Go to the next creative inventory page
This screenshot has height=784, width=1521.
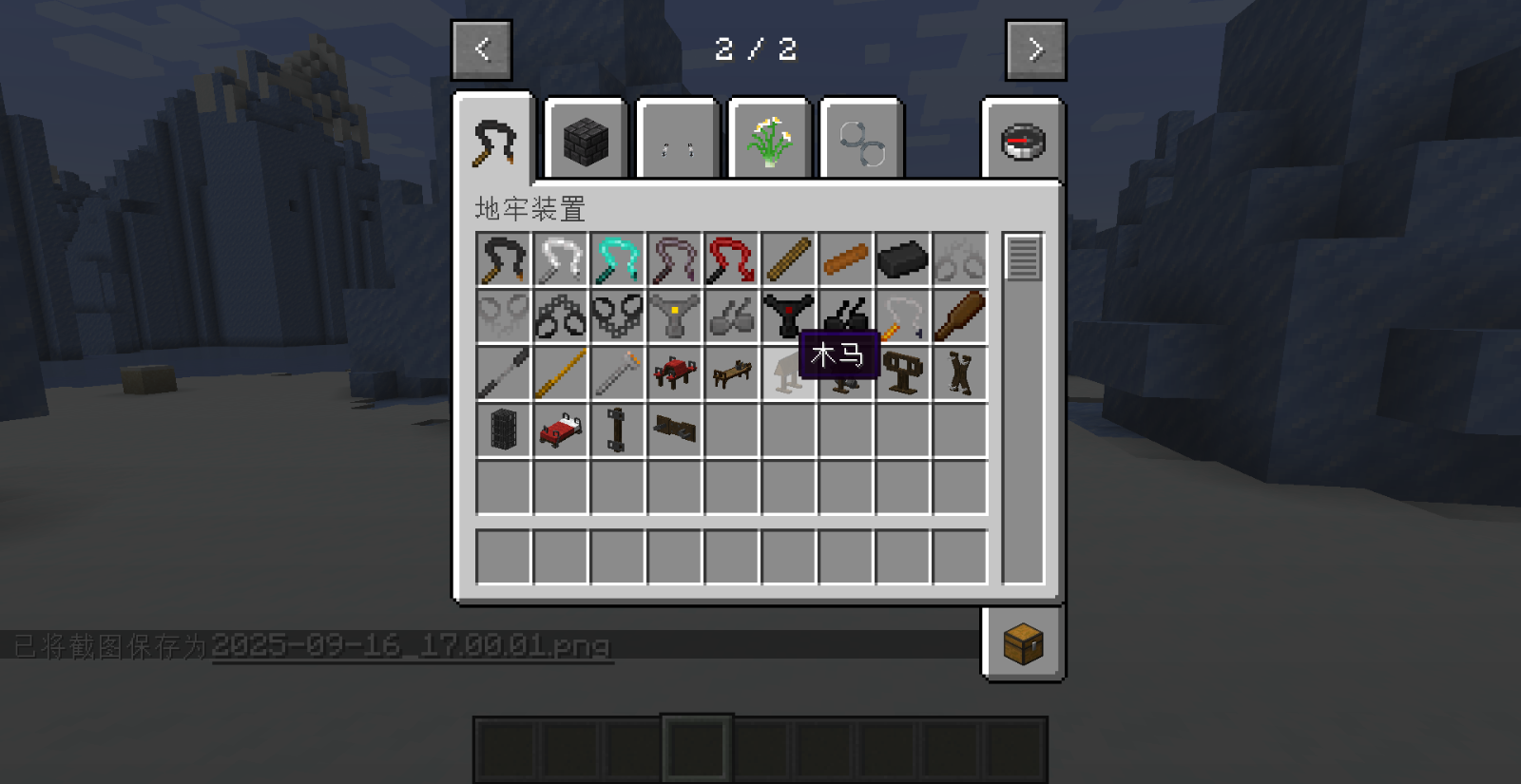coord(1035,49)
